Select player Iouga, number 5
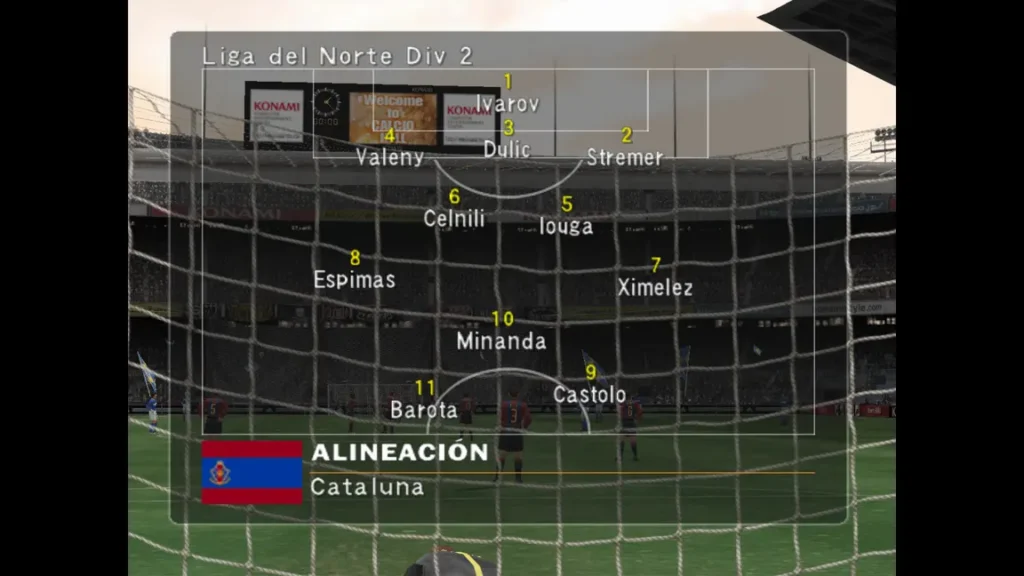This screenshot has width=1024, height=576. click(x=566, y=226)
